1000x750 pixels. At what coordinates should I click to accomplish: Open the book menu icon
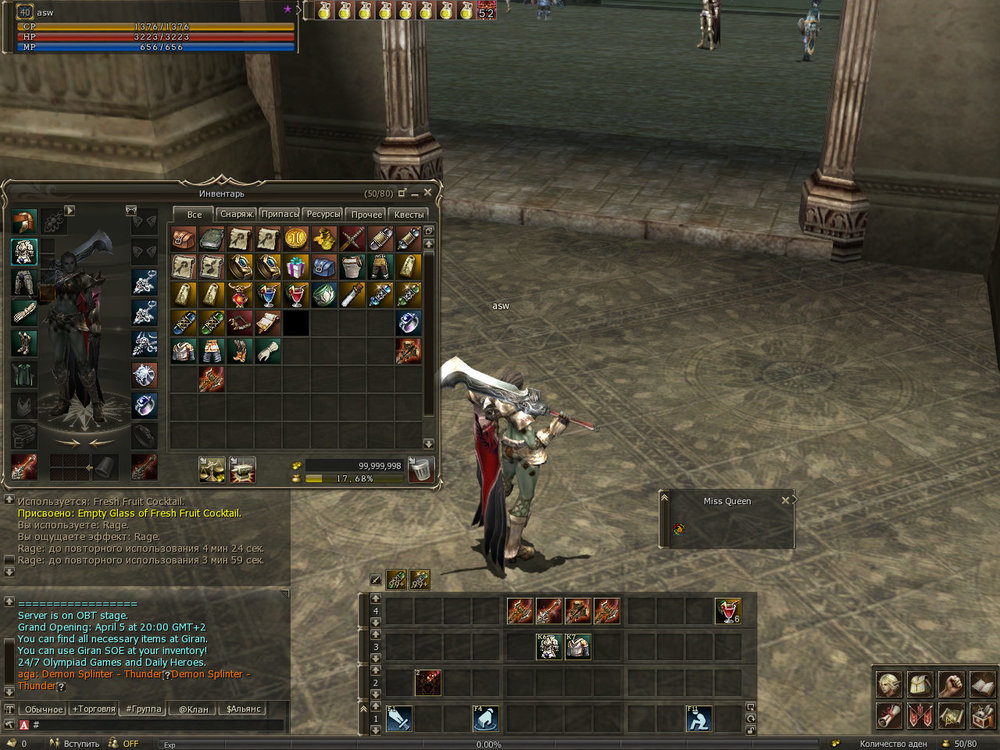(x=981, y=684)
